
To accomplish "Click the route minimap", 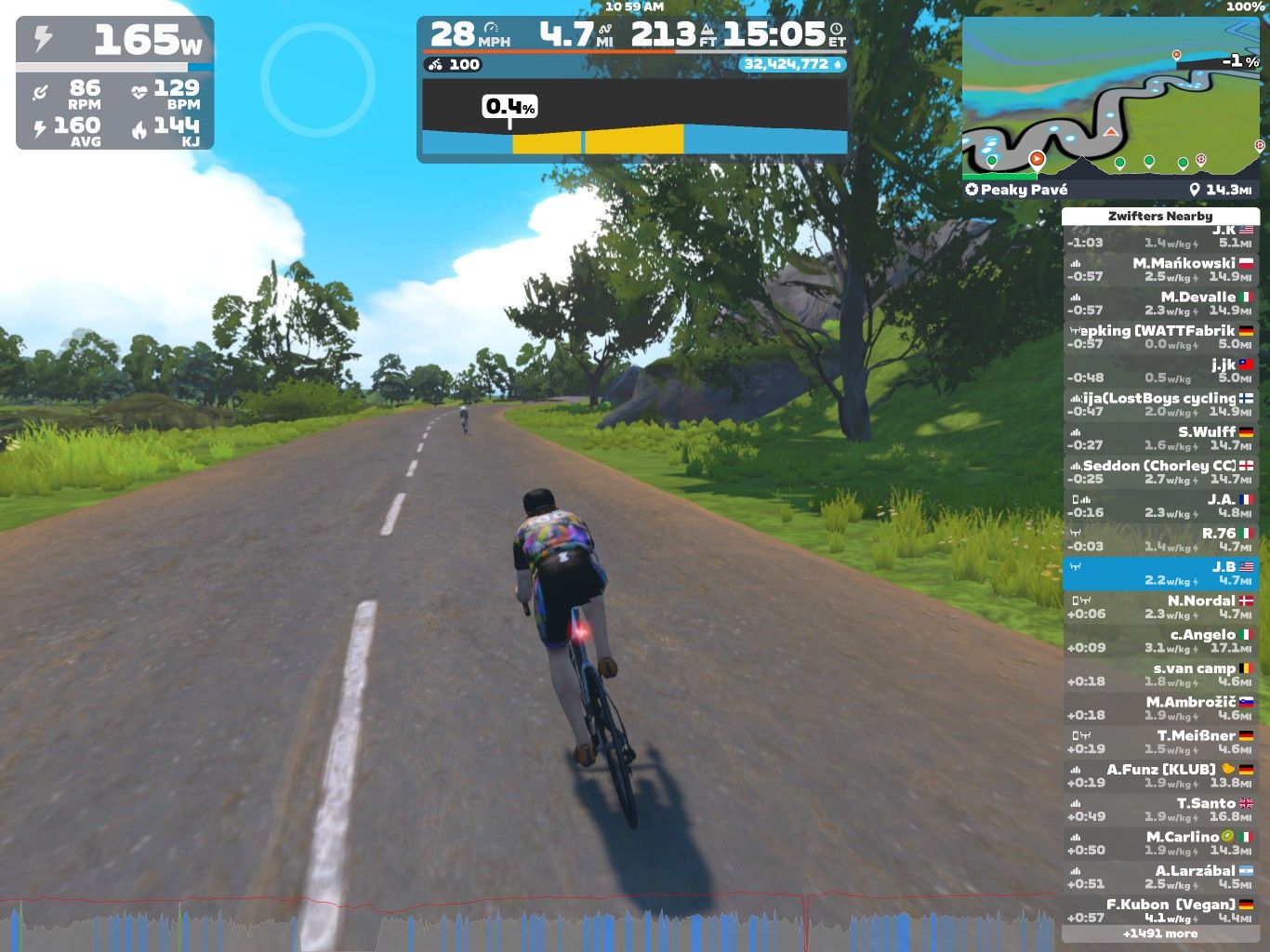I will click(1111, 98).
